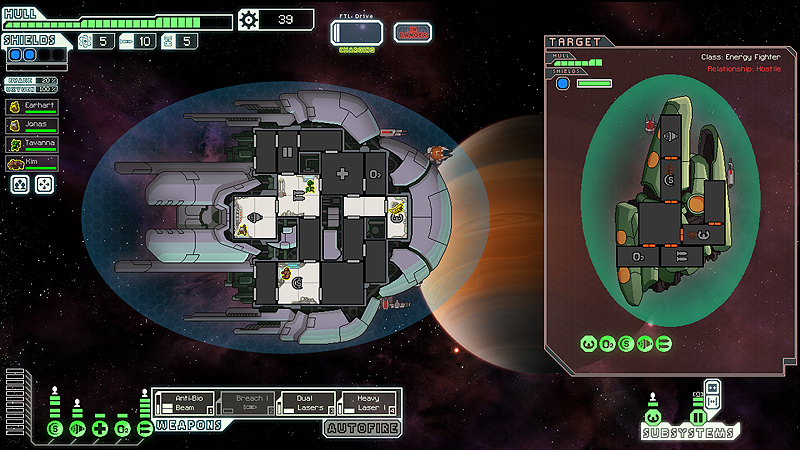800x450 pixels.
Task: Select crew member Earhart
Action: (x=31, y=105)
